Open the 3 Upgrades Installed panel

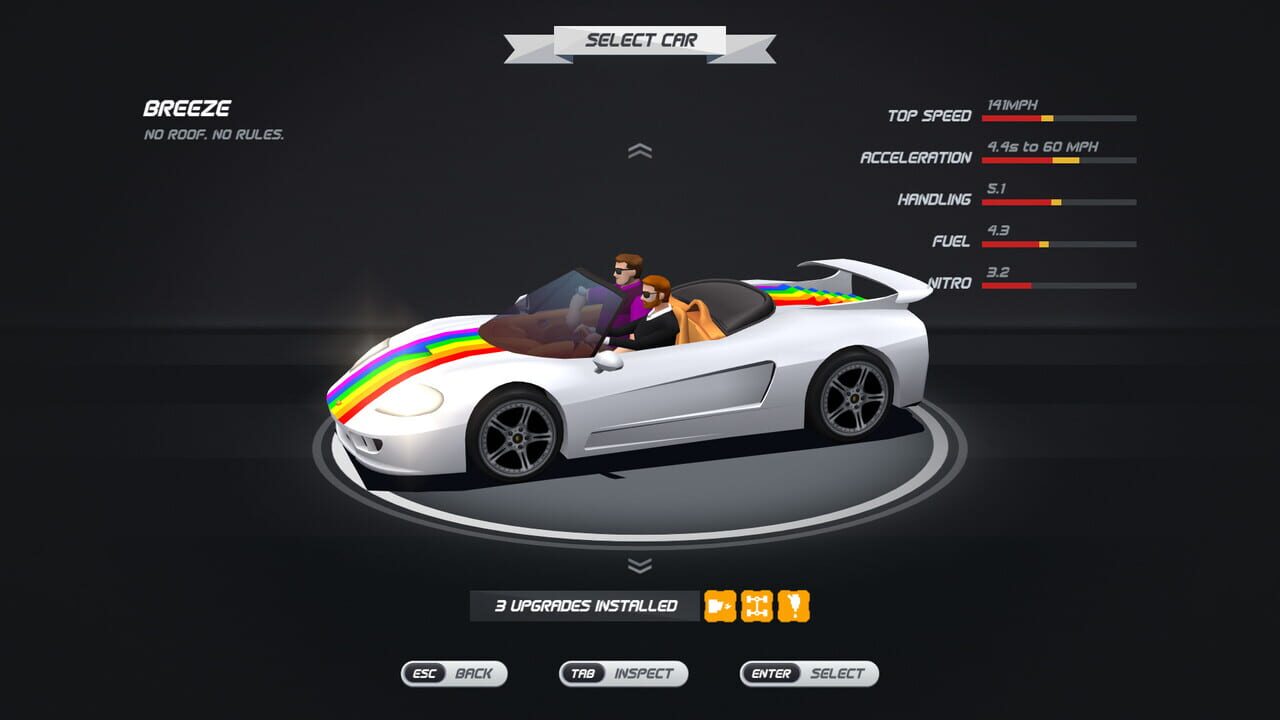click(x=583, y=604)
